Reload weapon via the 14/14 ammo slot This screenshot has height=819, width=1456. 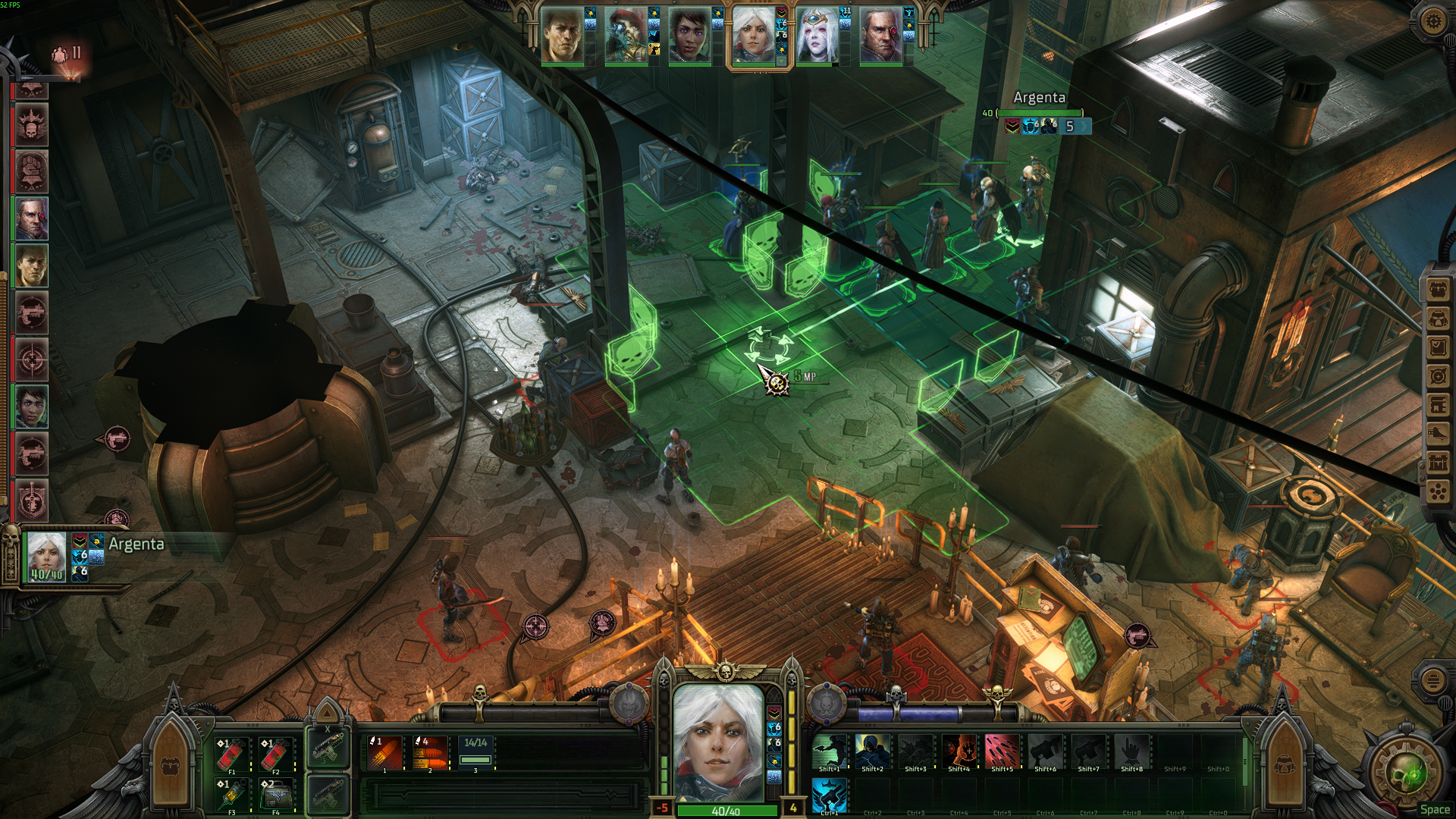point(475,752)
